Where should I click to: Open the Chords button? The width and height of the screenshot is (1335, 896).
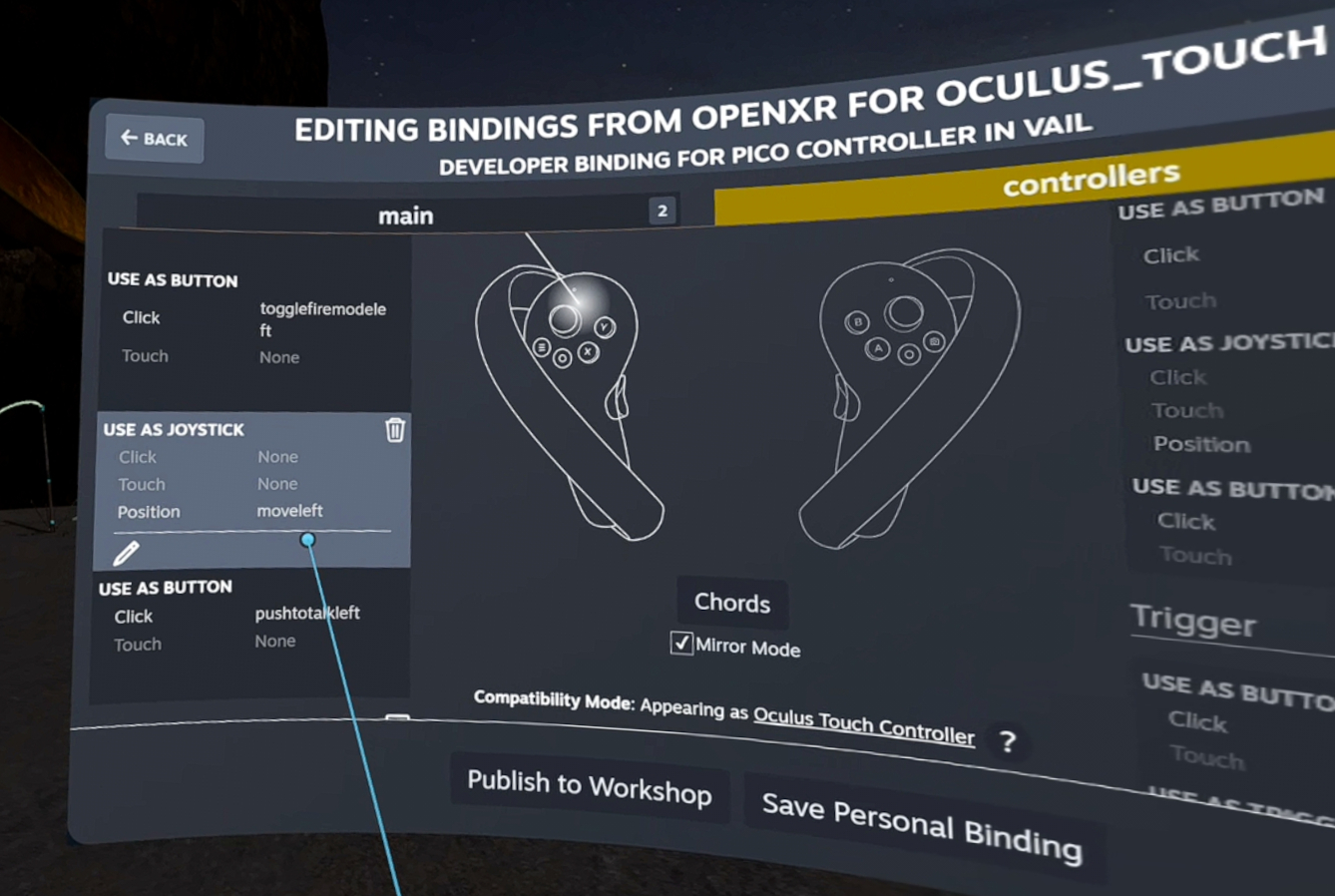[x=732, y=603]
